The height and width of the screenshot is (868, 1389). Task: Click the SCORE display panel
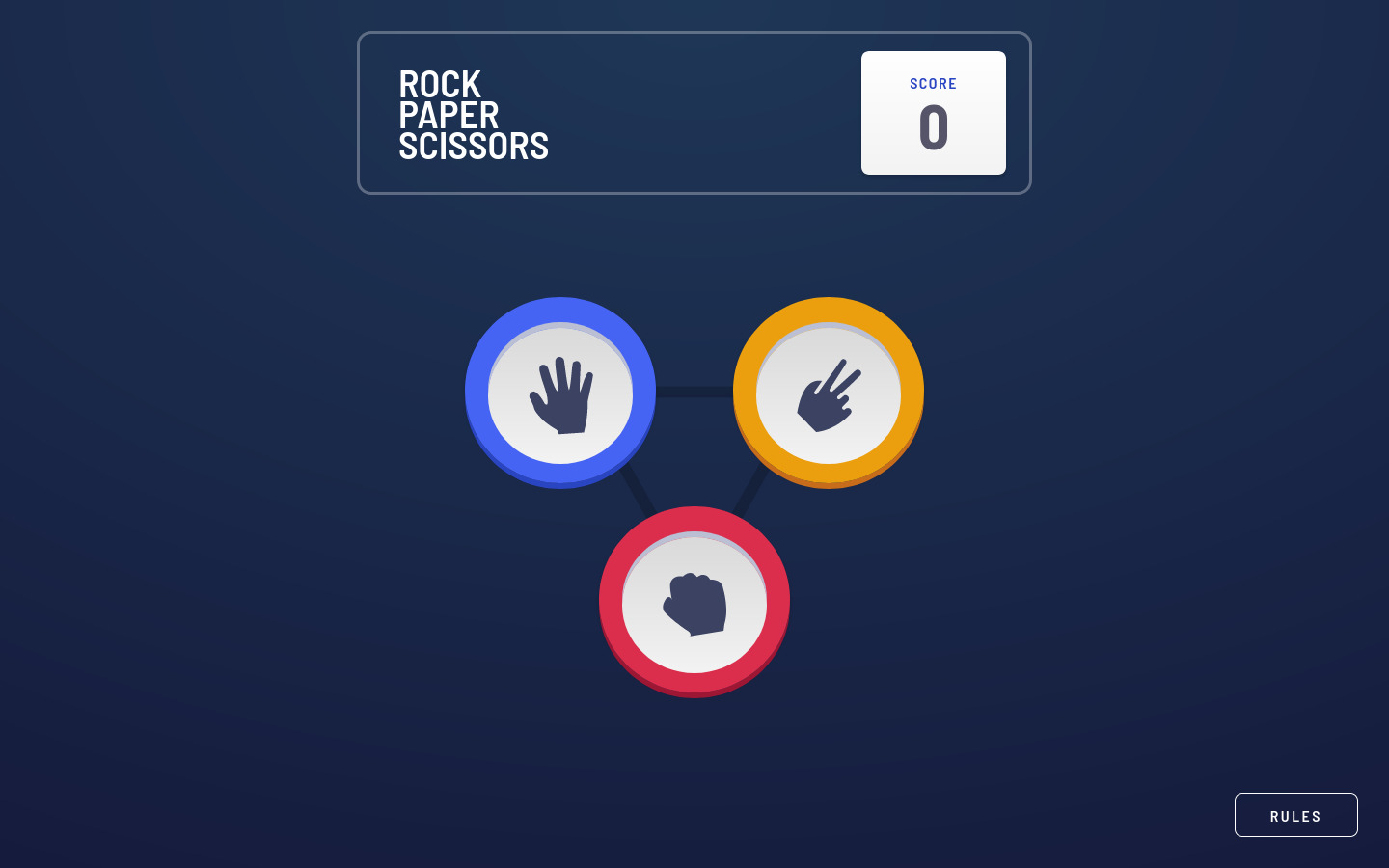point(933,112)
